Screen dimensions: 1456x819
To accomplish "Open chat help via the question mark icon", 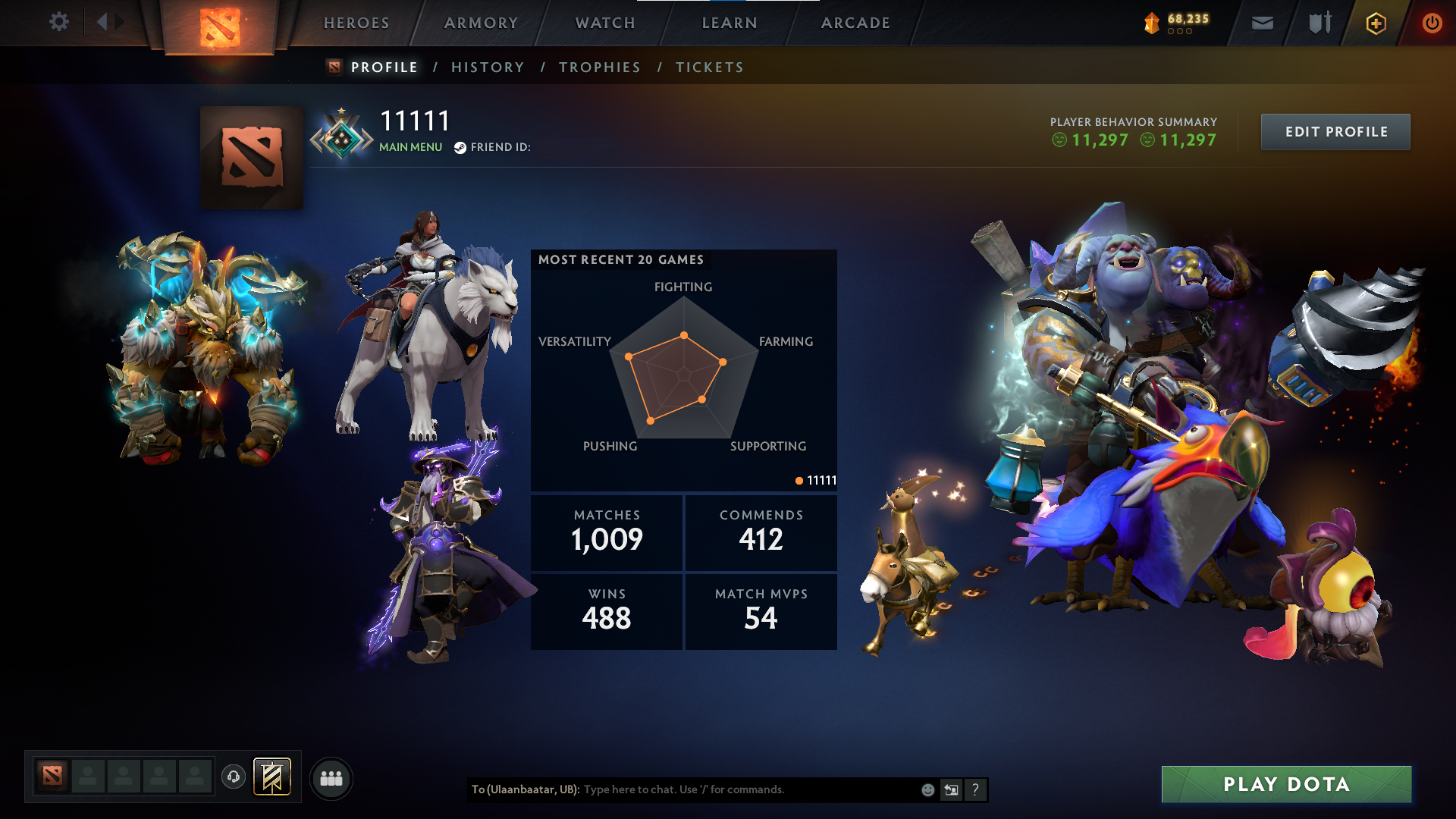I will click(975, 789).
